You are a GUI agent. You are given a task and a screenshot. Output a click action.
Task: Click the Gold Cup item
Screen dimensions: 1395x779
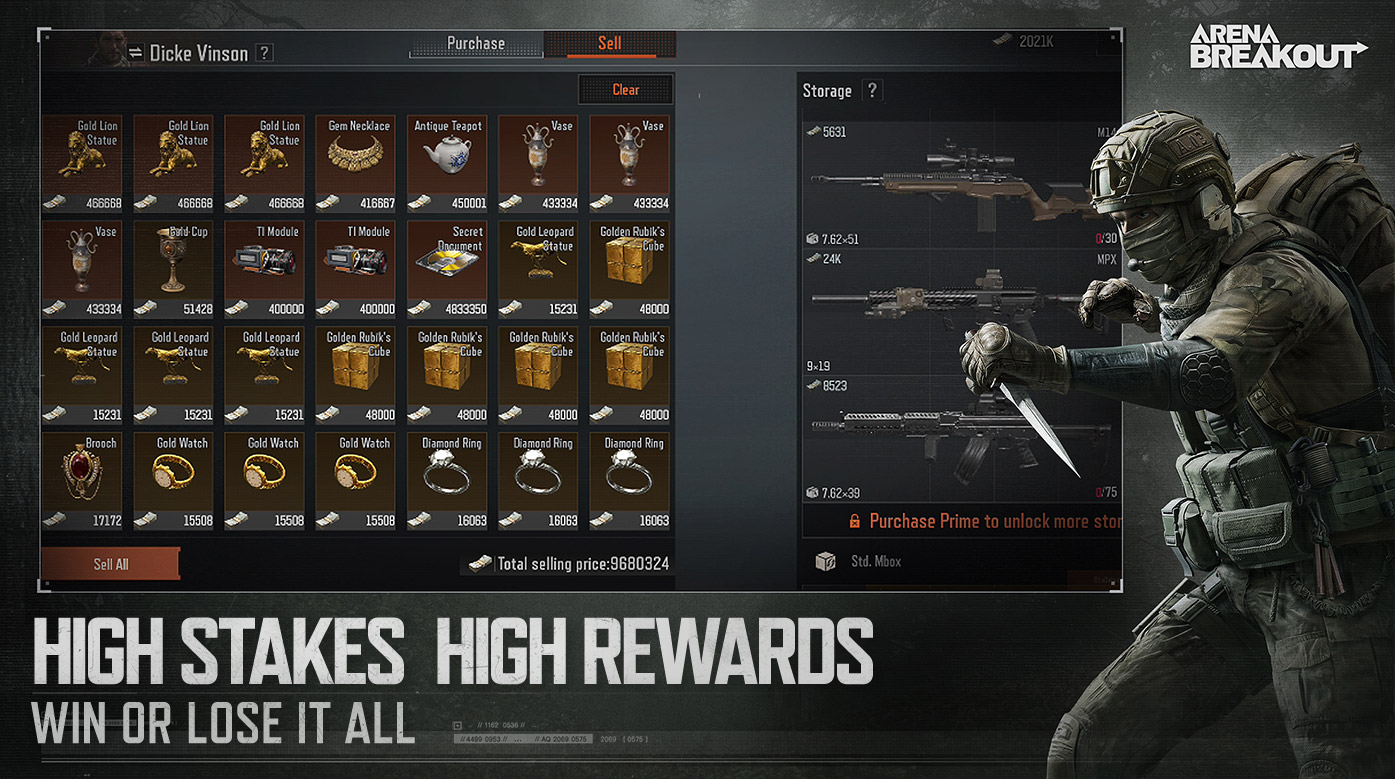click(174, 270)
